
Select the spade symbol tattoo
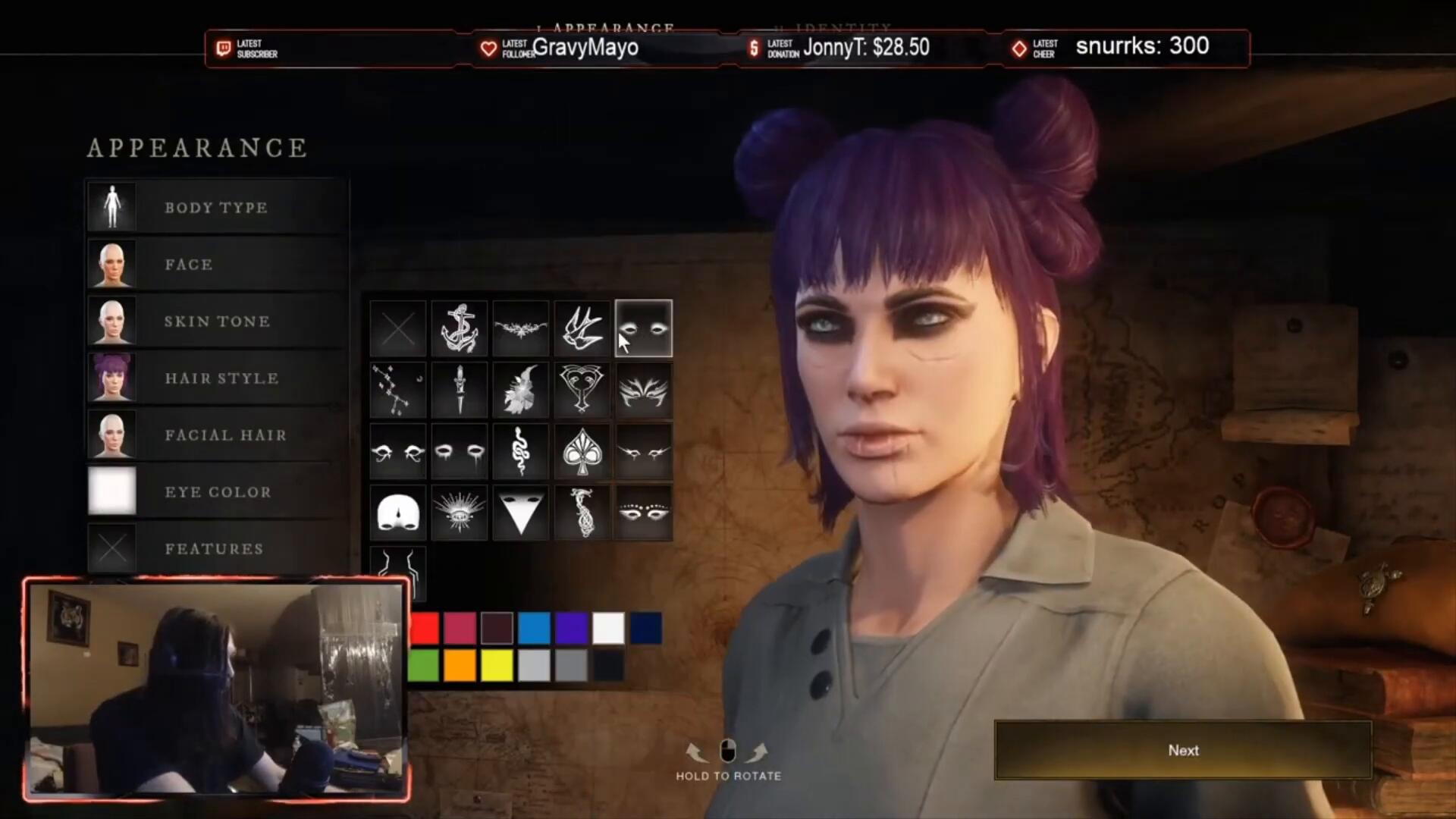pyautogui.click(x=582, y=451)
